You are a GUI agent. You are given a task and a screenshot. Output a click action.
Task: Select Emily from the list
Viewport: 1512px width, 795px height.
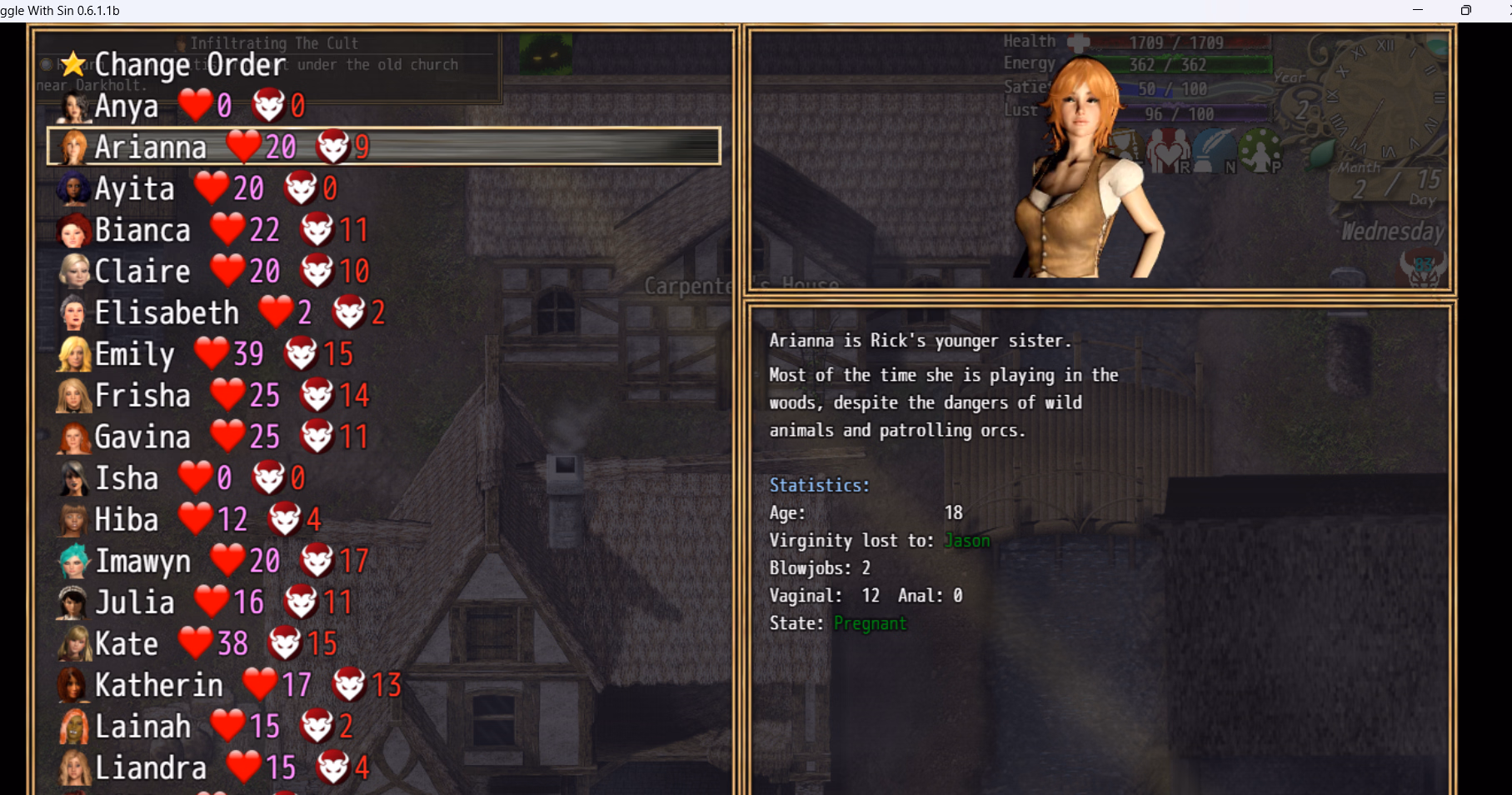coord(135,354)
